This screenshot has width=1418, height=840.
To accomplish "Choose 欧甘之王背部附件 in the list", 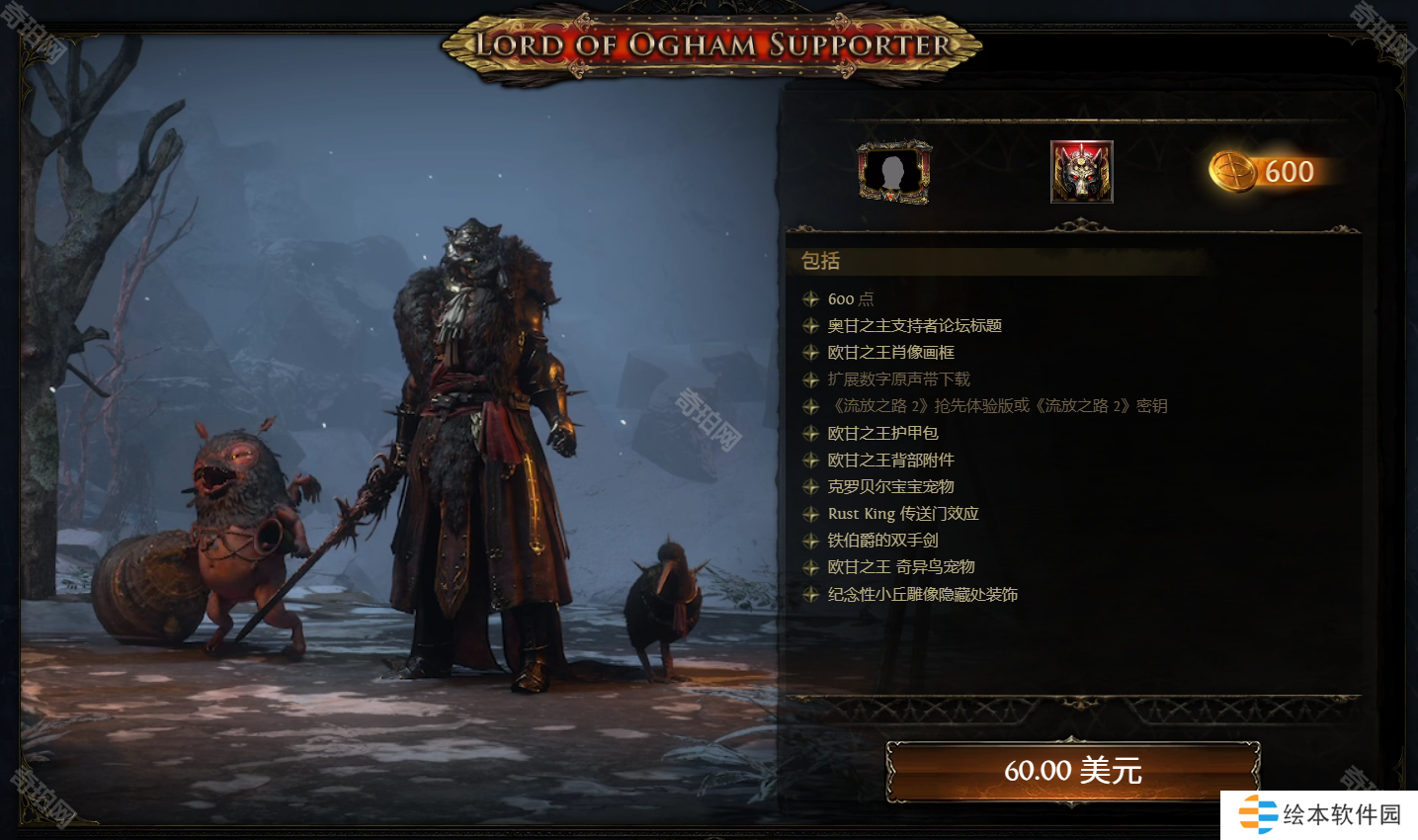I will coord(890,460).
